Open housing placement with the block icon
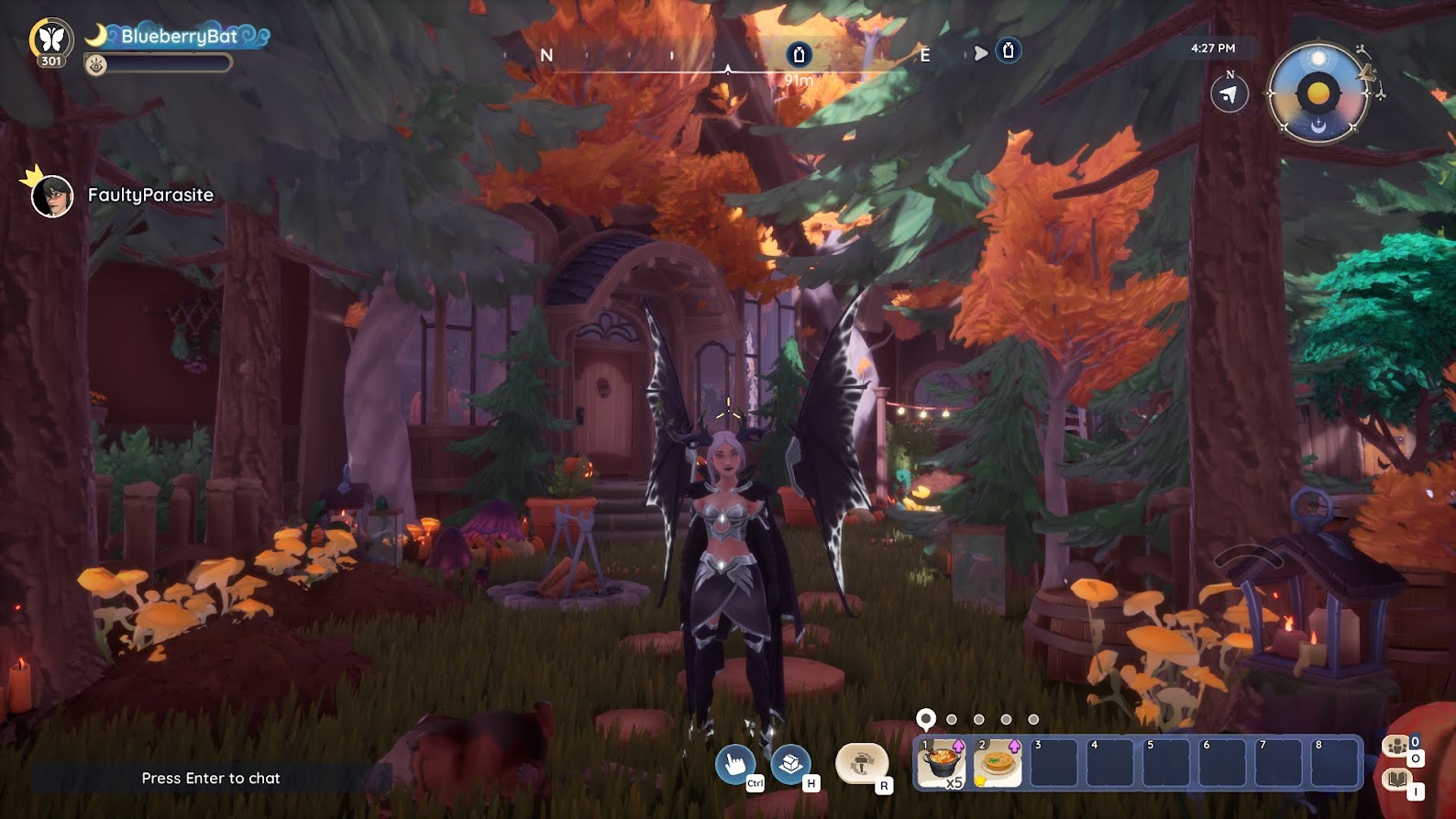 coord(789,763)
